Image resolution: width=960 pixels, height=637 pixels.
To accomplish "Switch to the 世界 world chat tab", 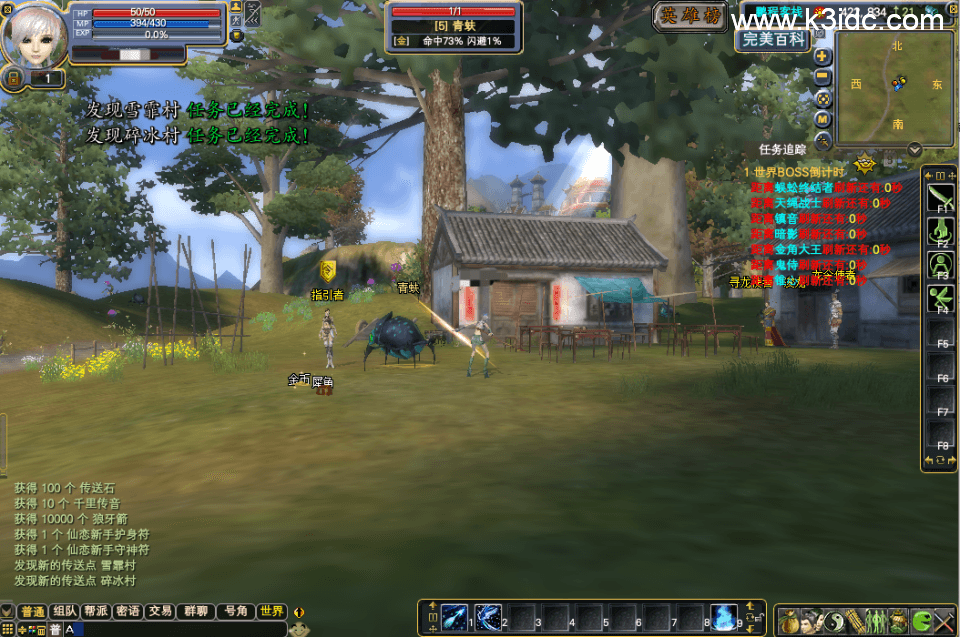I will click(271, 611).
